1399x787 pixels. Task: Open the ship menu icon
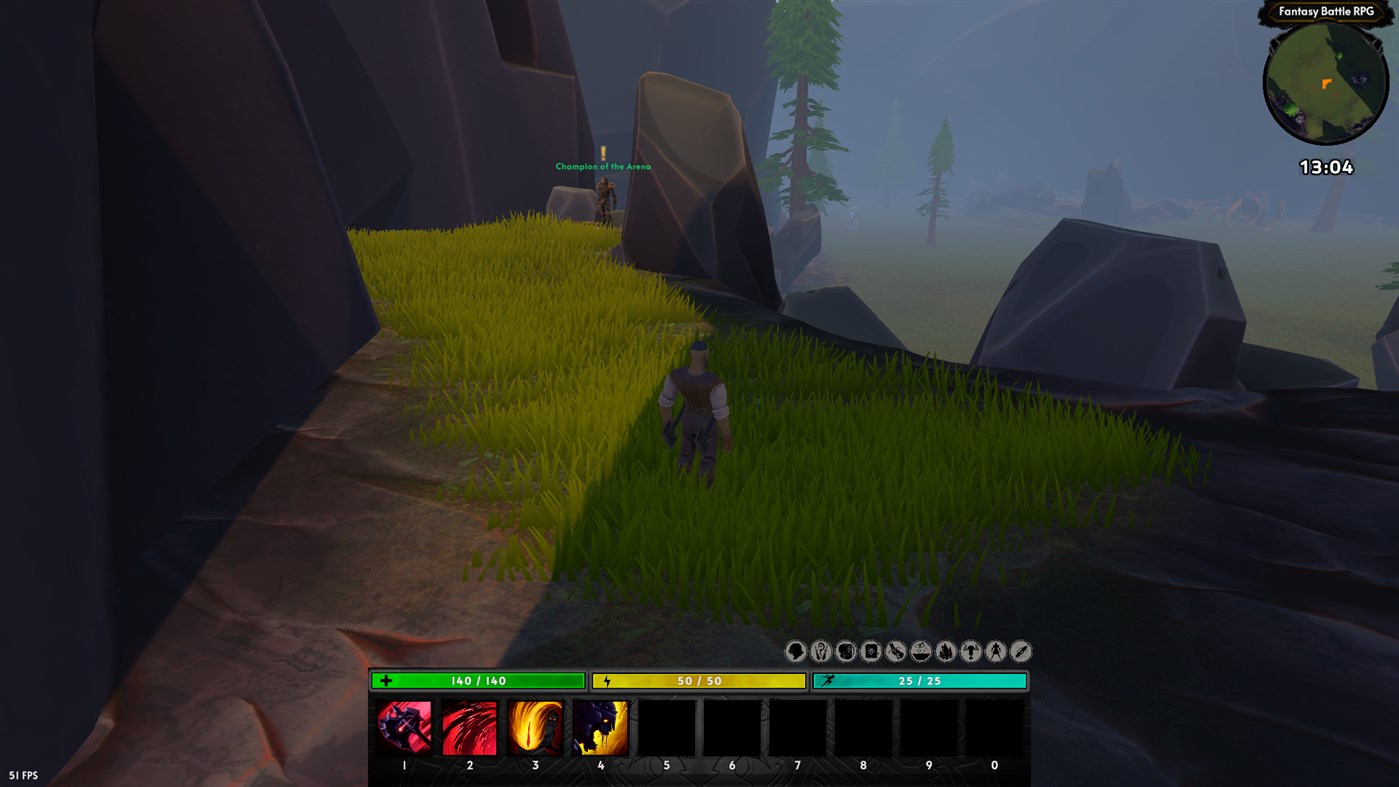click(920, 650)
